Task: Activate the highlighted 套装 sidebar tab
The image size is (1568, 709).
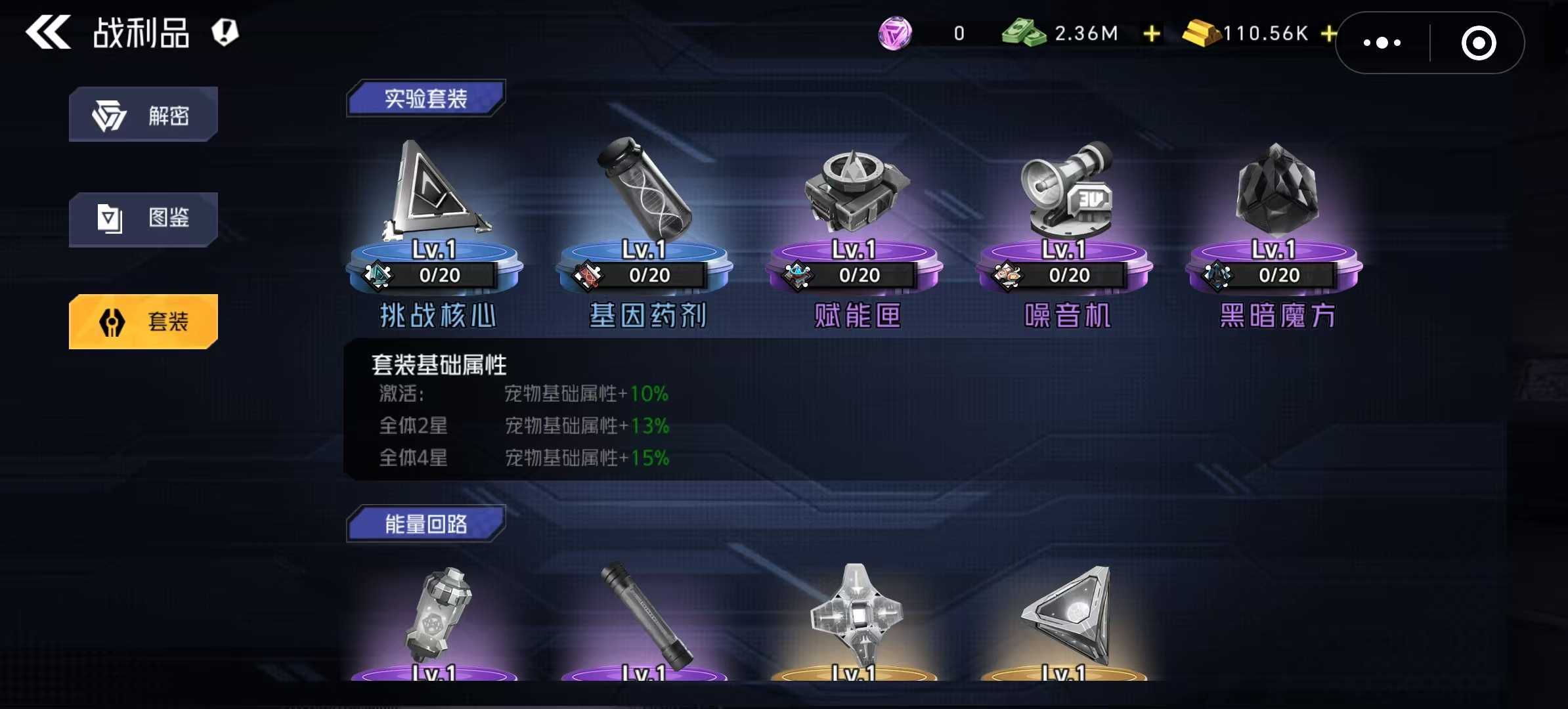Action: (143, 321)
